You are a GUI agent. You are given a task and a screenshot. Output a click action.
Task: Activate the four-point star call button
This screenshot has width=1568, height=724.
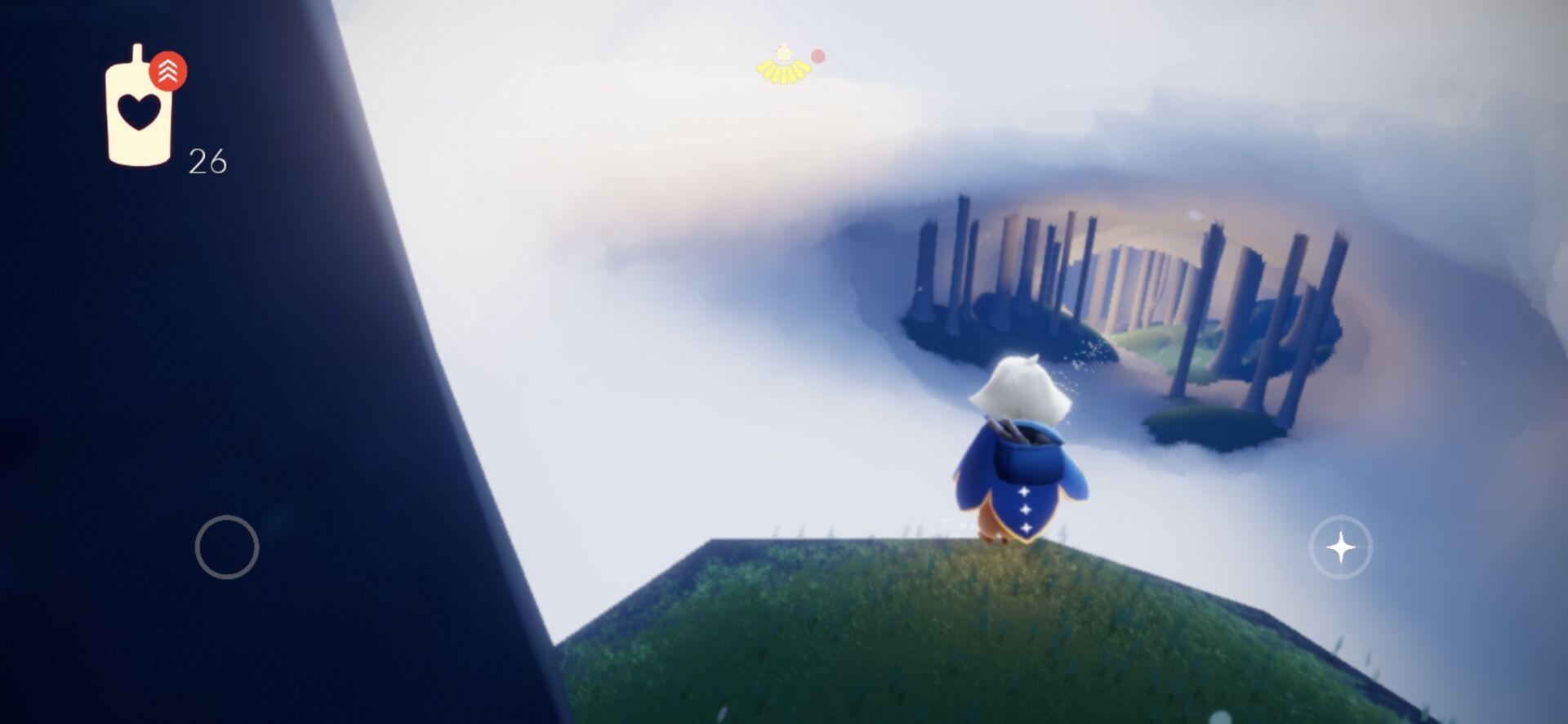click(1340, 547)
